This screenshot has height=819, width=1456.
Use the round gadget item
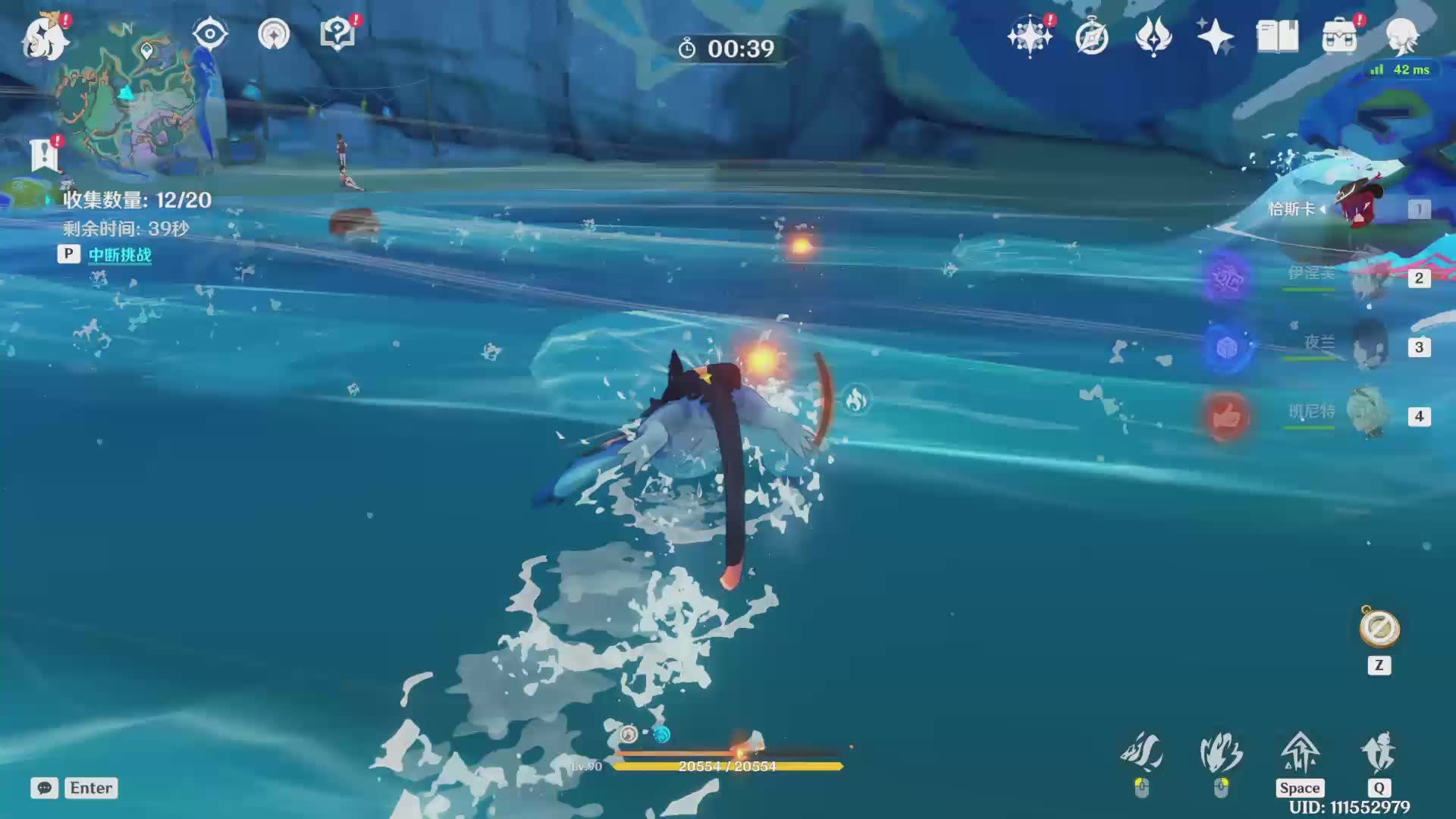1379,629
